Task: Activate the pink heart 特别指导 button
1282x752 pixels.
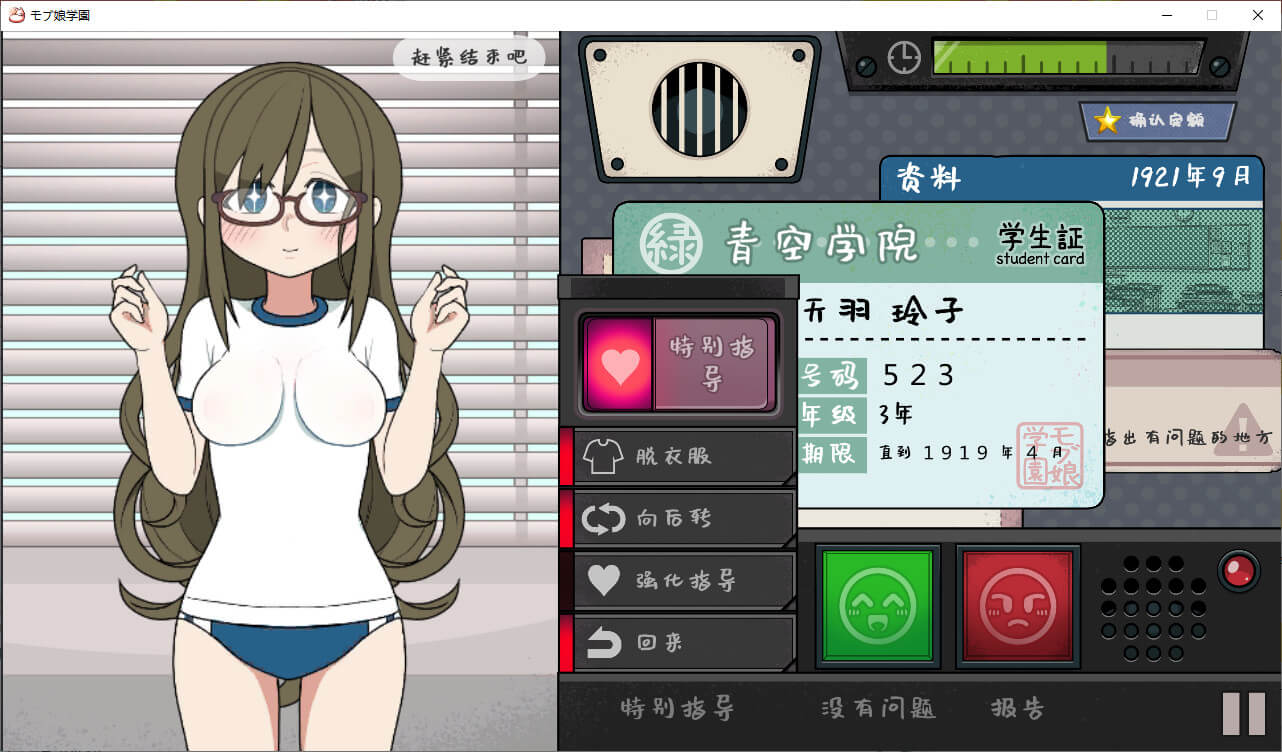Action: tap(677, 364)
